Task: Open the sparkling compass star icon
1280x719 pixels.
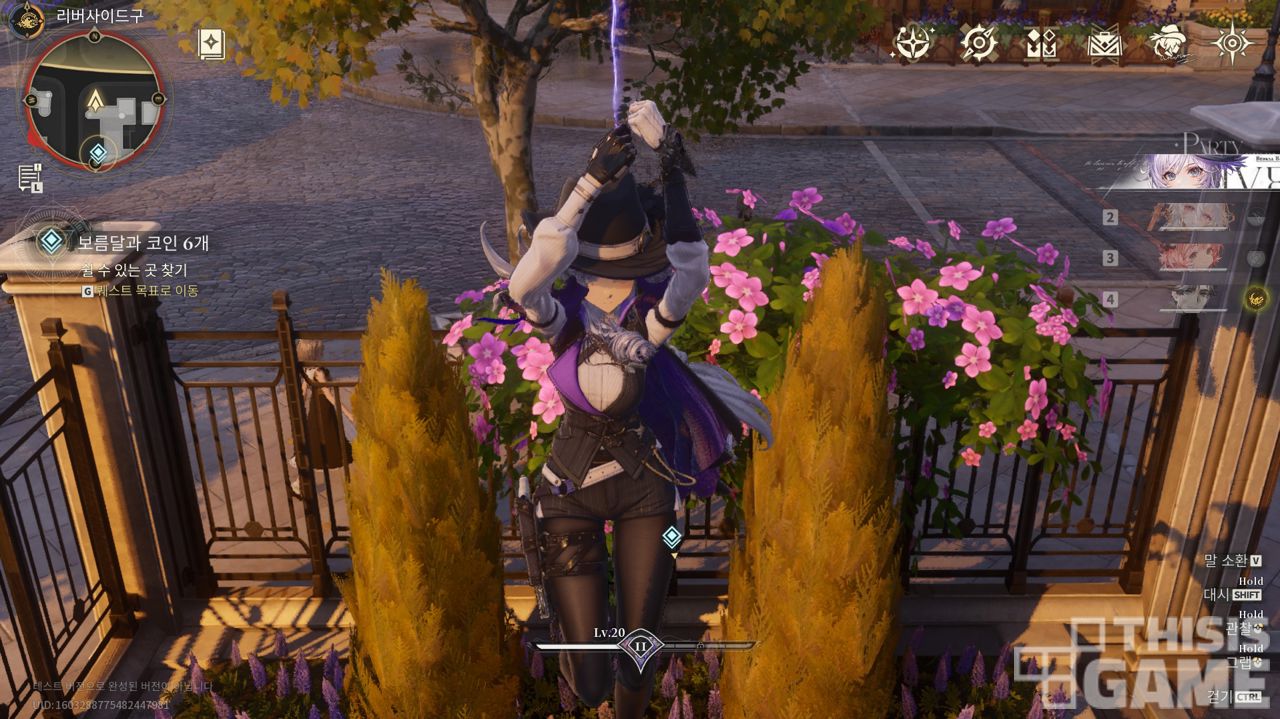Action: coord(912,43)
